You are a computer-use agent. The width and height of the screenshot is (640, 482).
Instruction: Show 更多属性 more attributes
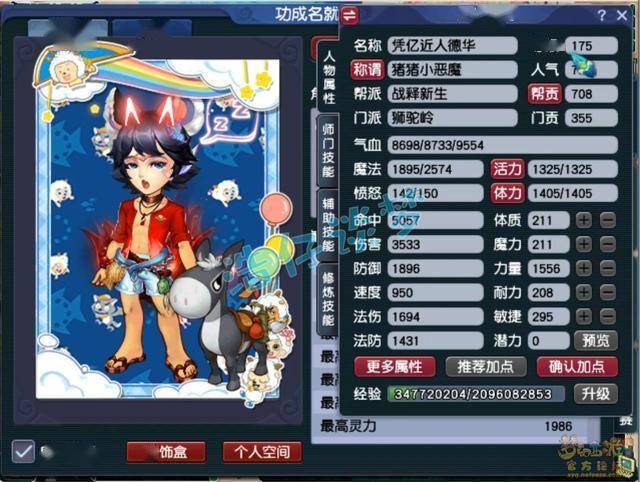394,366
